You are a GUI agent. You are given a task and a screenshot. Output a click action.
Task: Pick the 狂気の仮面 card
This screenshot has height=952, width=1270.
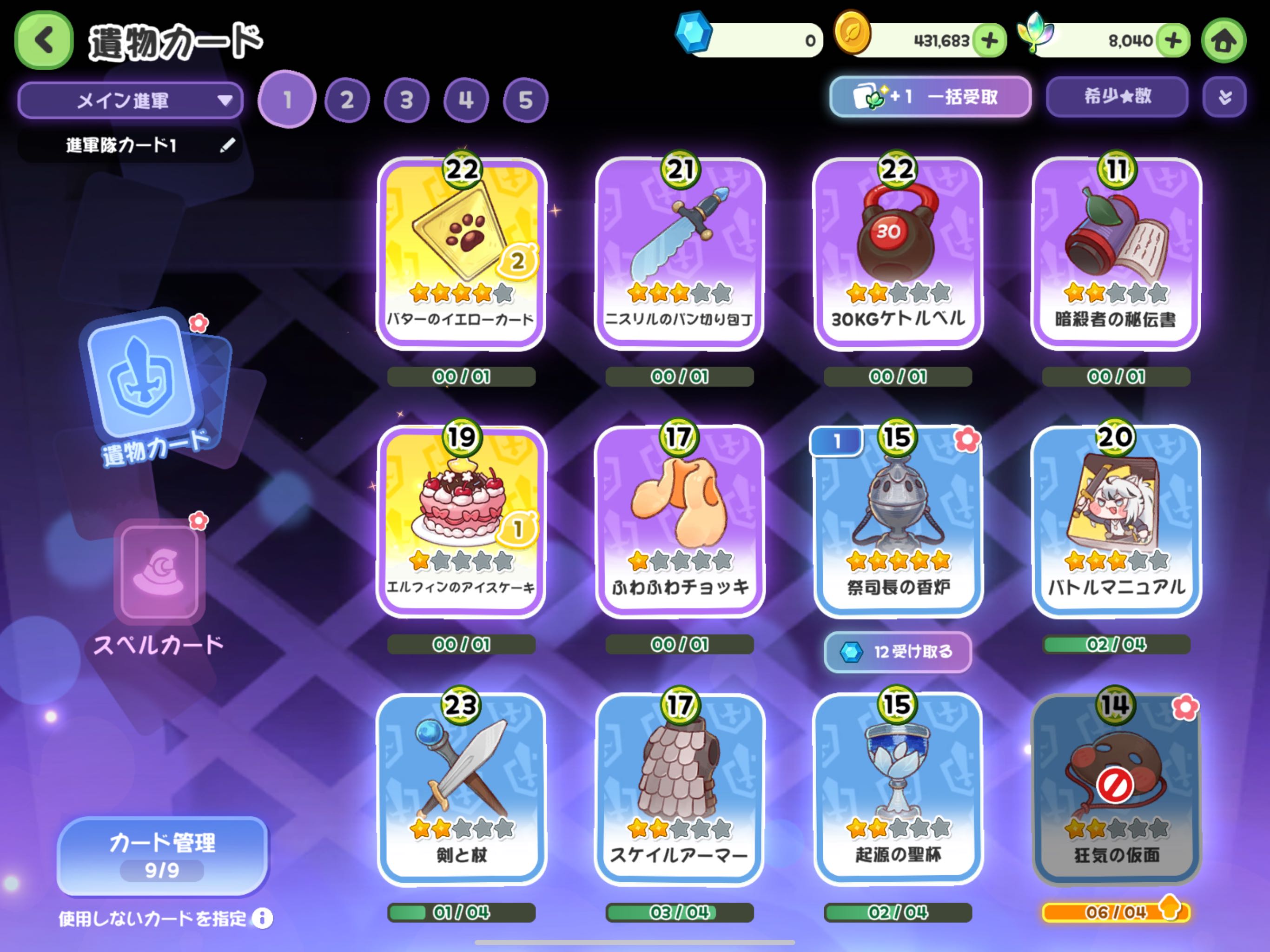1116,788
